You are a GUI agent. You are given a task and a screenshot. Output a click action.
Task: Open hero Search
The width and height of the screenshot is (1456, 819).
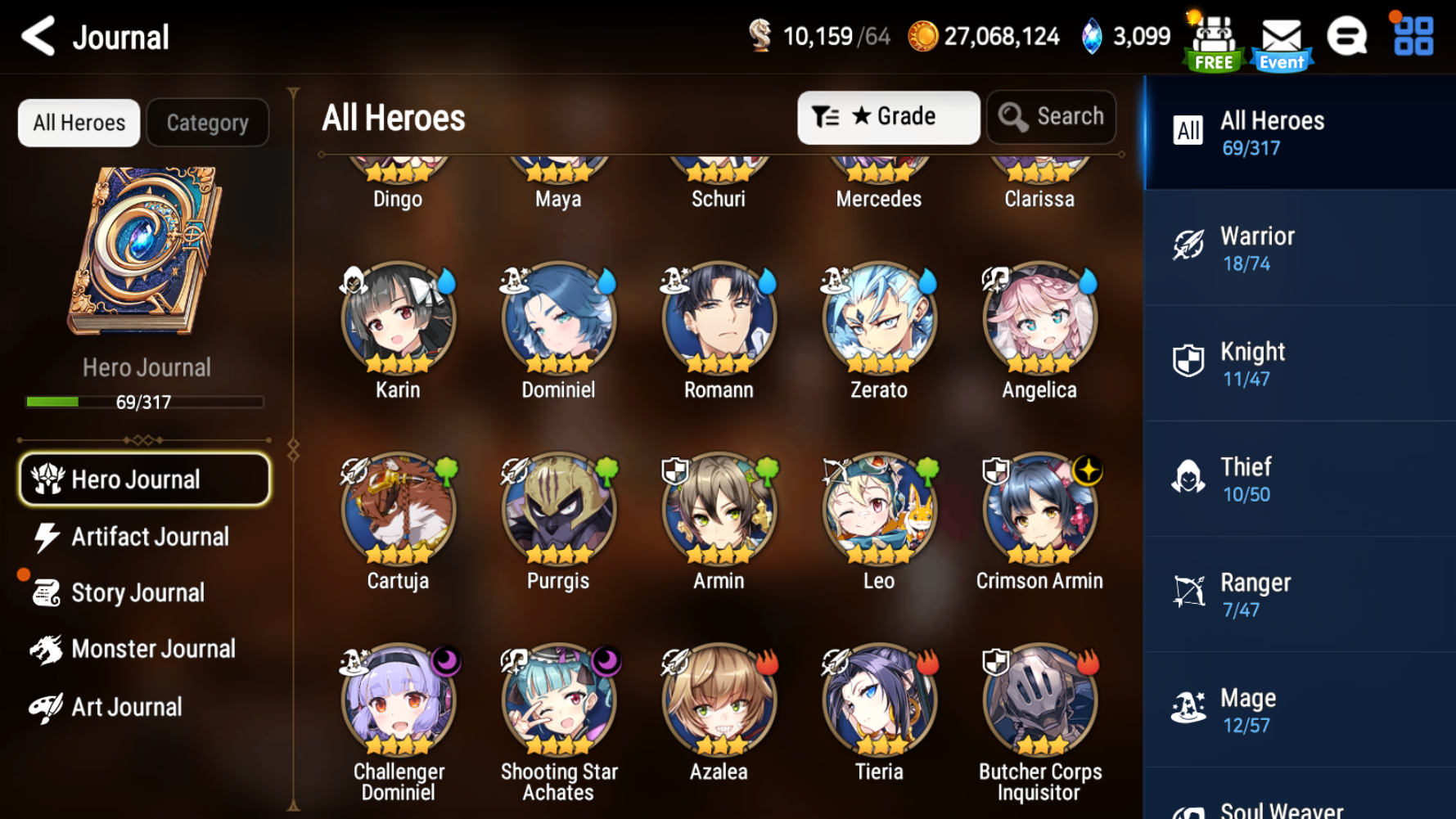pos(1051,116)
